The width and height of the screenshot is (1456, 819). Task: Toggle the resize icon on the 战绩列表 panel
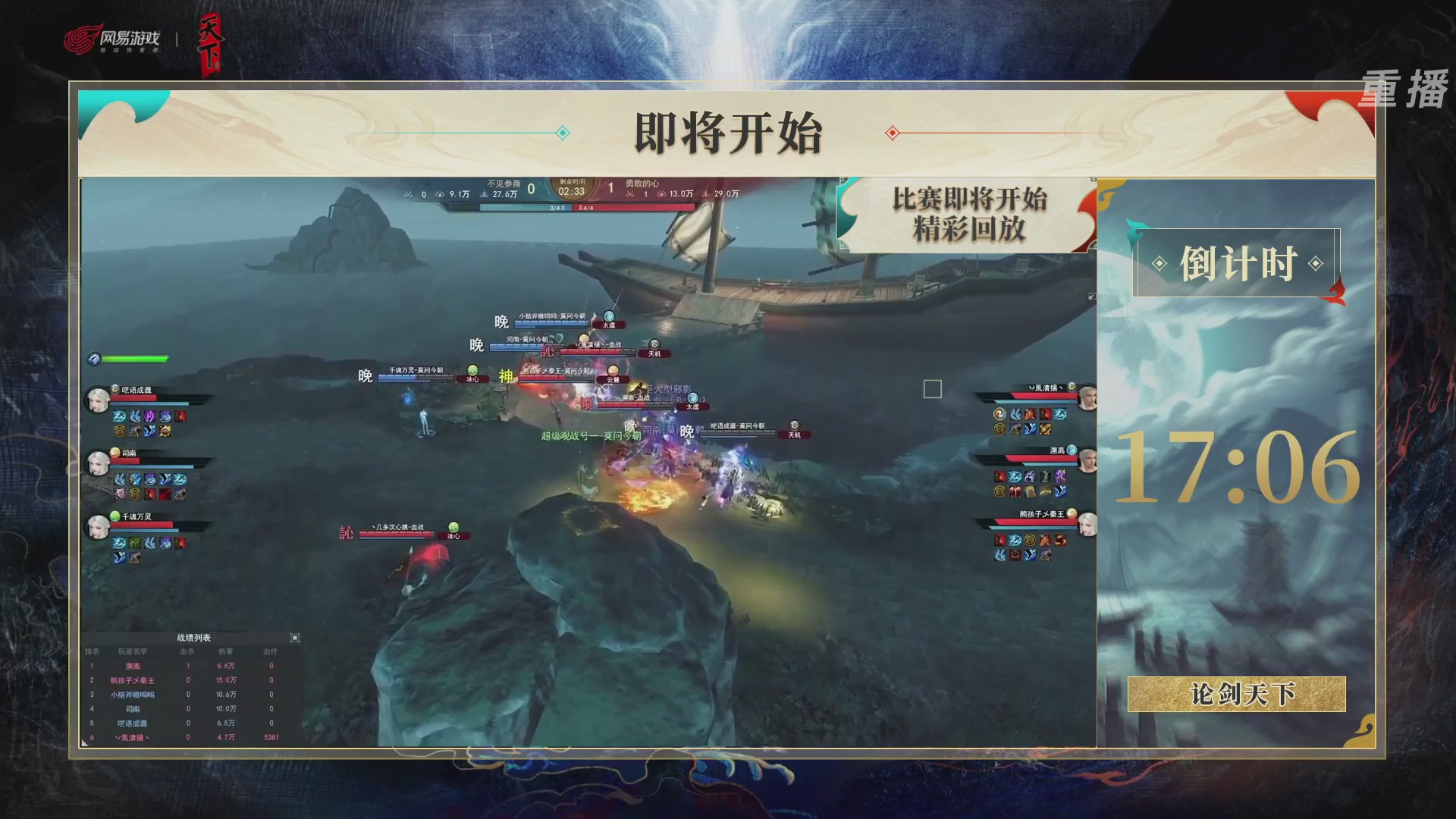point(295,639)
